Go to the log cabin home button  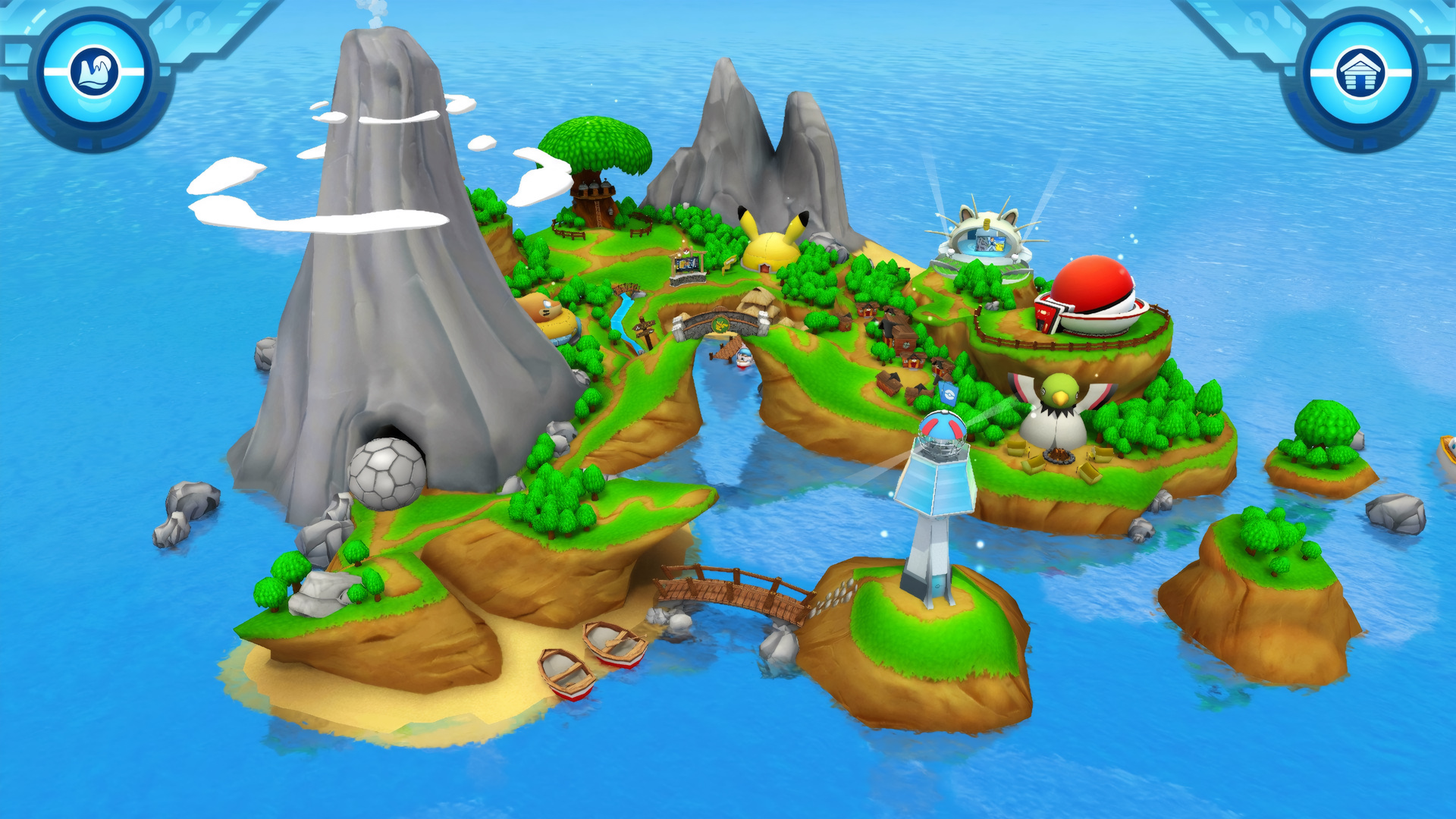1361,73
